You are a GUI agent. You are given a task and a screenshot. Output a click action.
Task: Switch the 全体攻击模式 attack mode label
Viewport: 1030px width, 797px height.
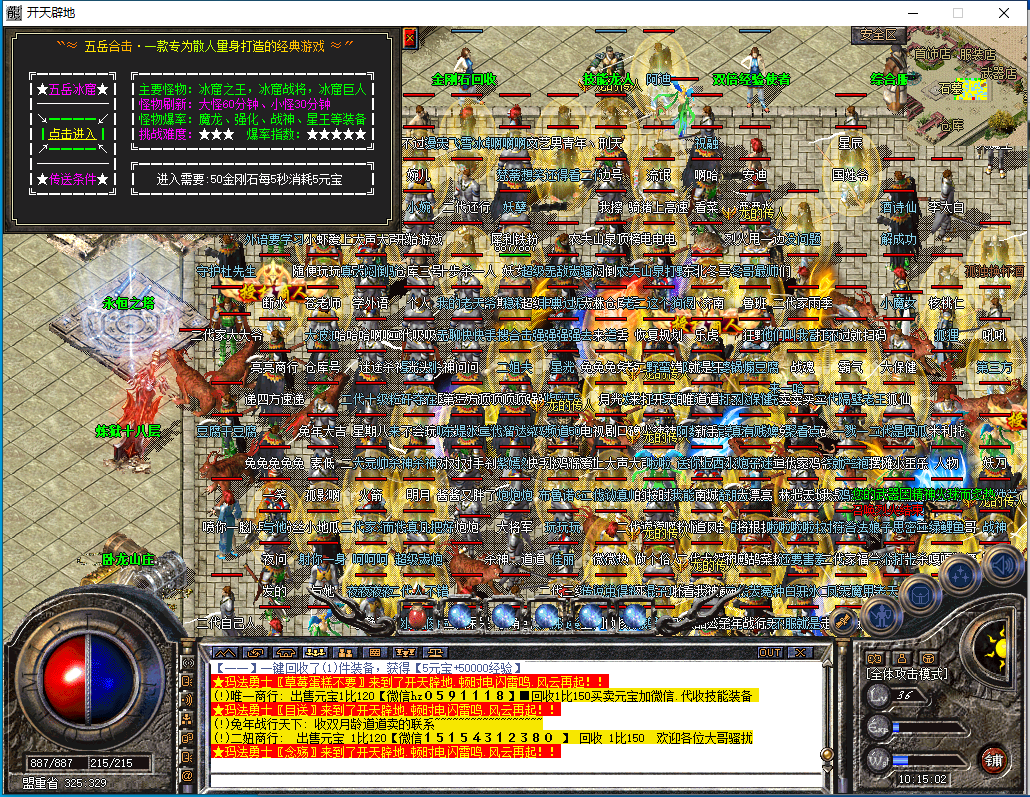tap(908, 675)
